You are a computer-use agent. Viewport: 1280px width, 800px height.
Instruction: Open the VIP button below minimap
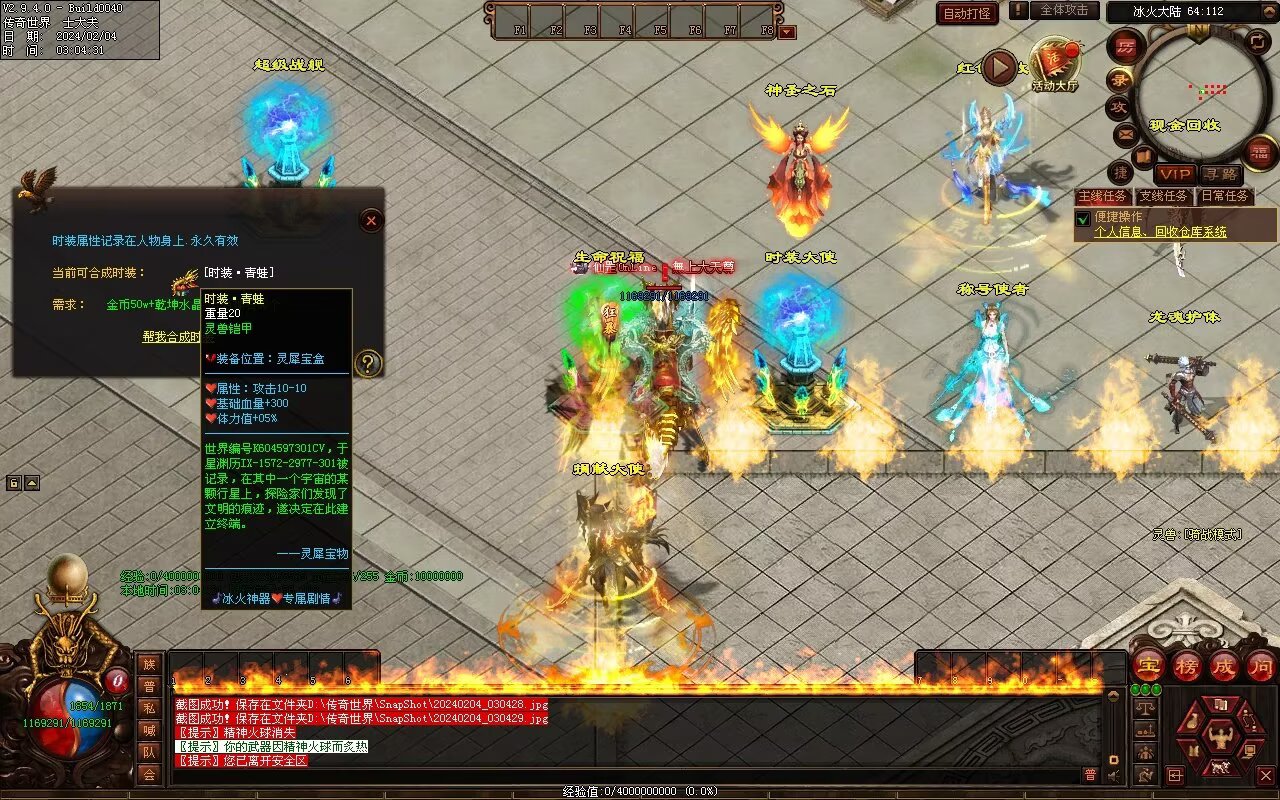coord(1174,174)
